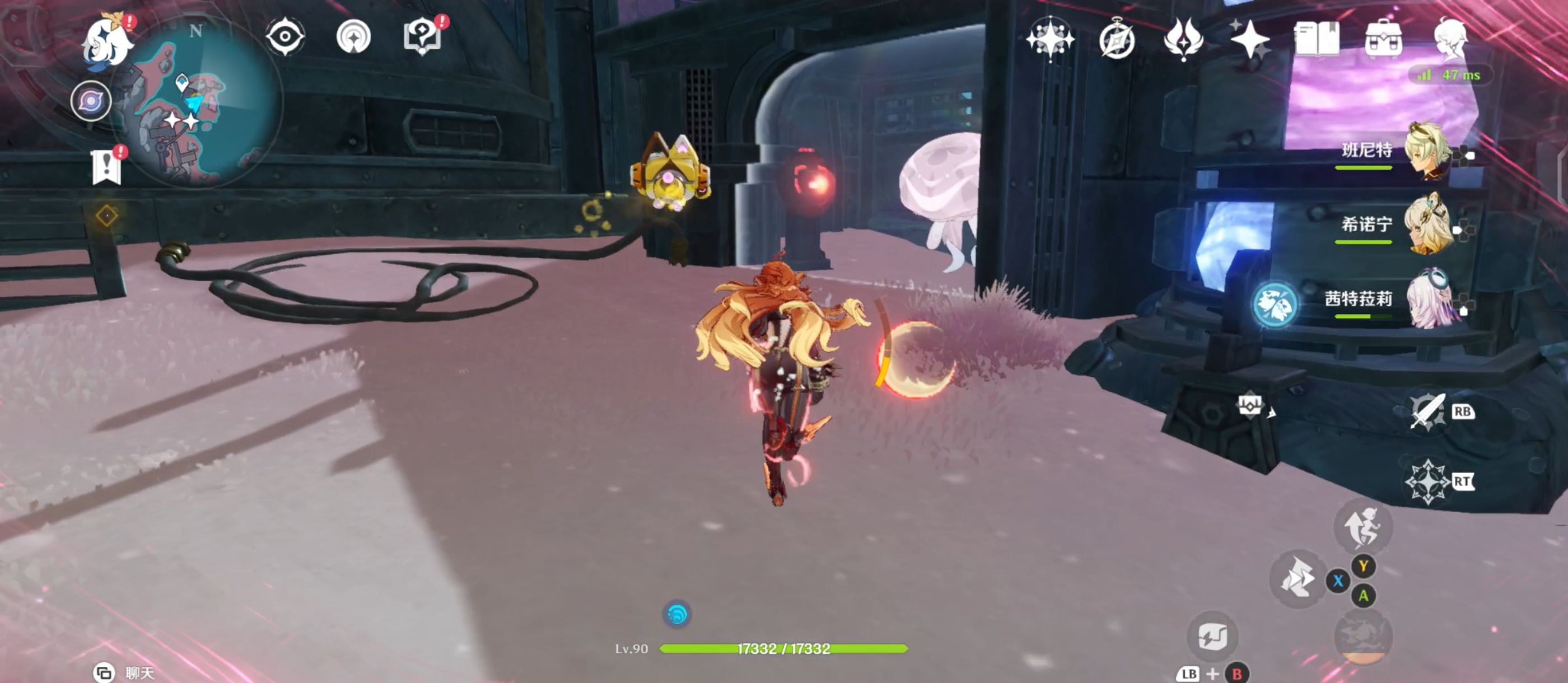The width and height of the screenshot is (1568, 683).
Task: Open the adventurer compass icon
Action: (x=1116, y=40)
